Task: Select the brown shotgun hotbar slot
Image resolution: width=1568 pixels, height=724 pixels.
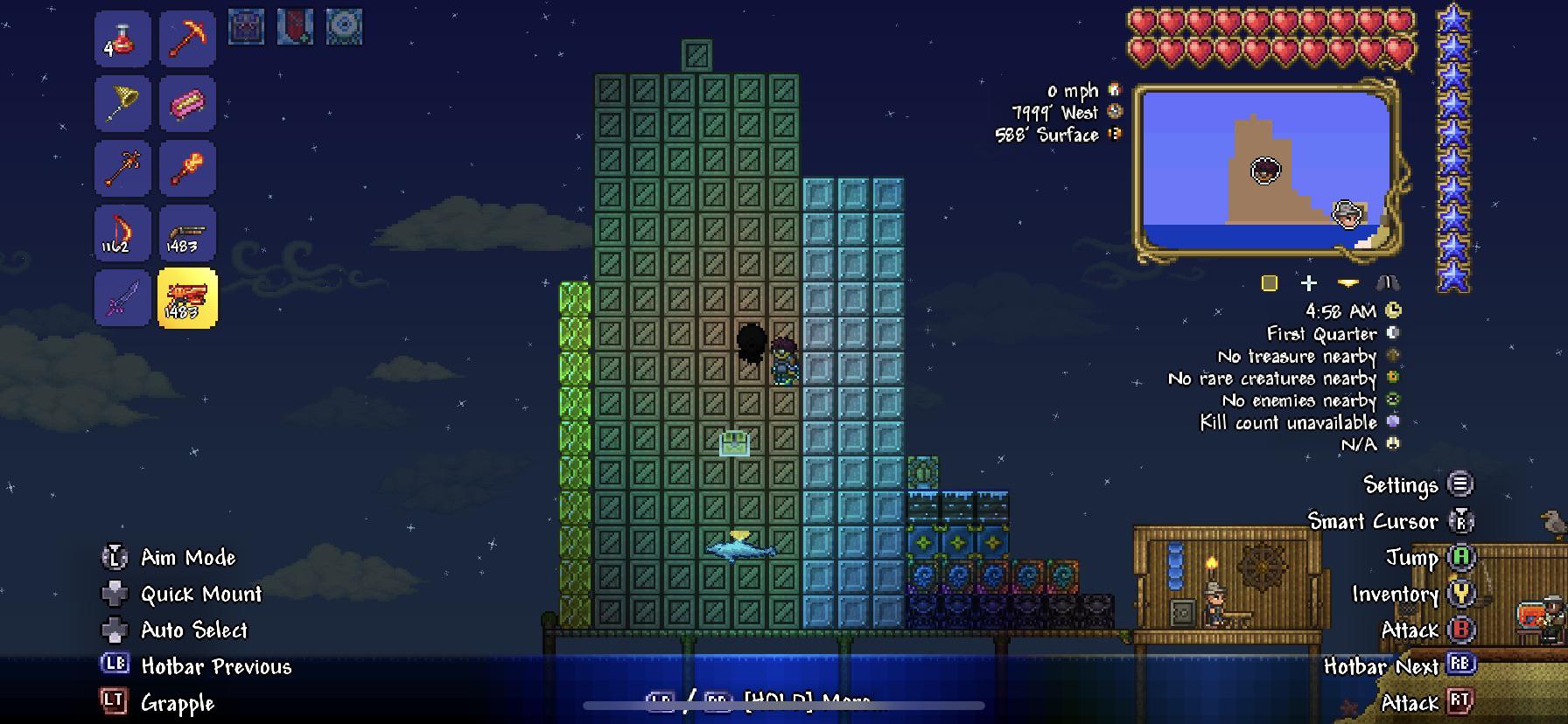Action: pyautogui.click(x=187, y=233)
